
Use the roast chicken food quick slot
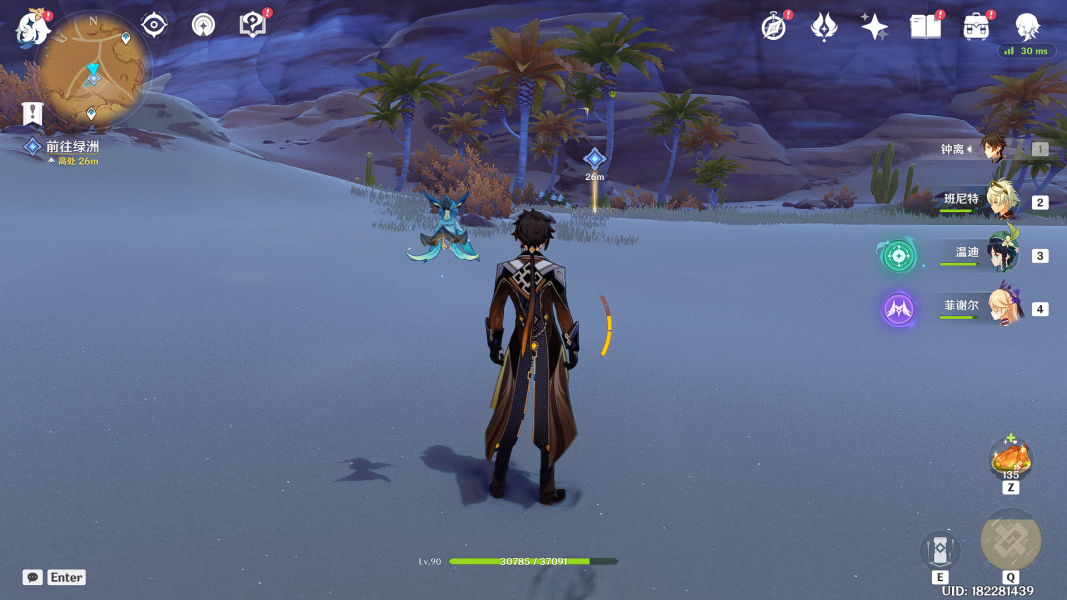[1010, 459]
